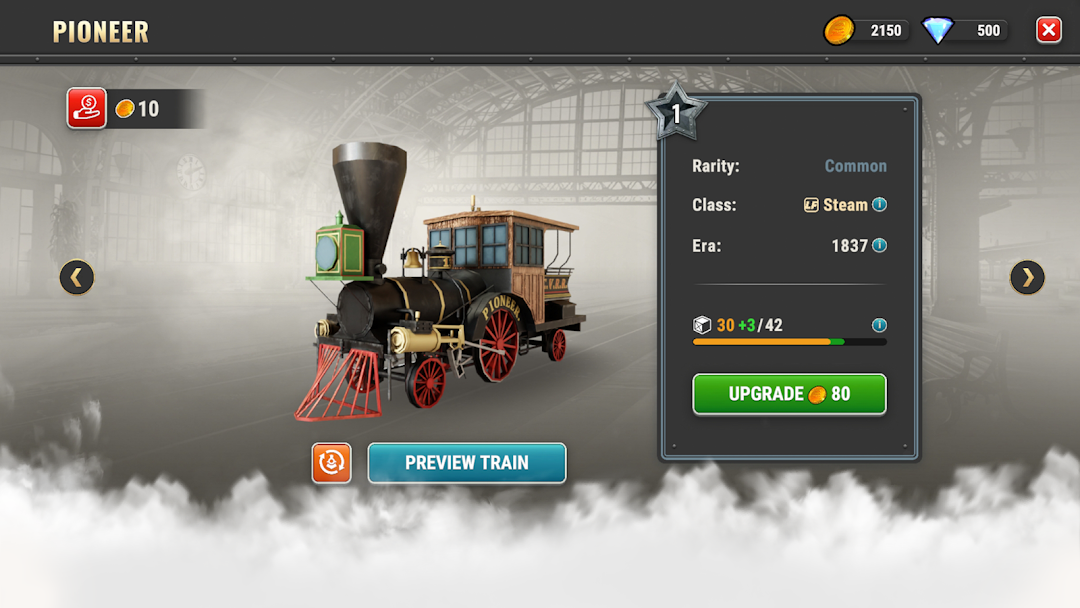The height and width of the screenshot is (608, 1080).
Task: Show info about the Steam class
Action: click(880, 205)
